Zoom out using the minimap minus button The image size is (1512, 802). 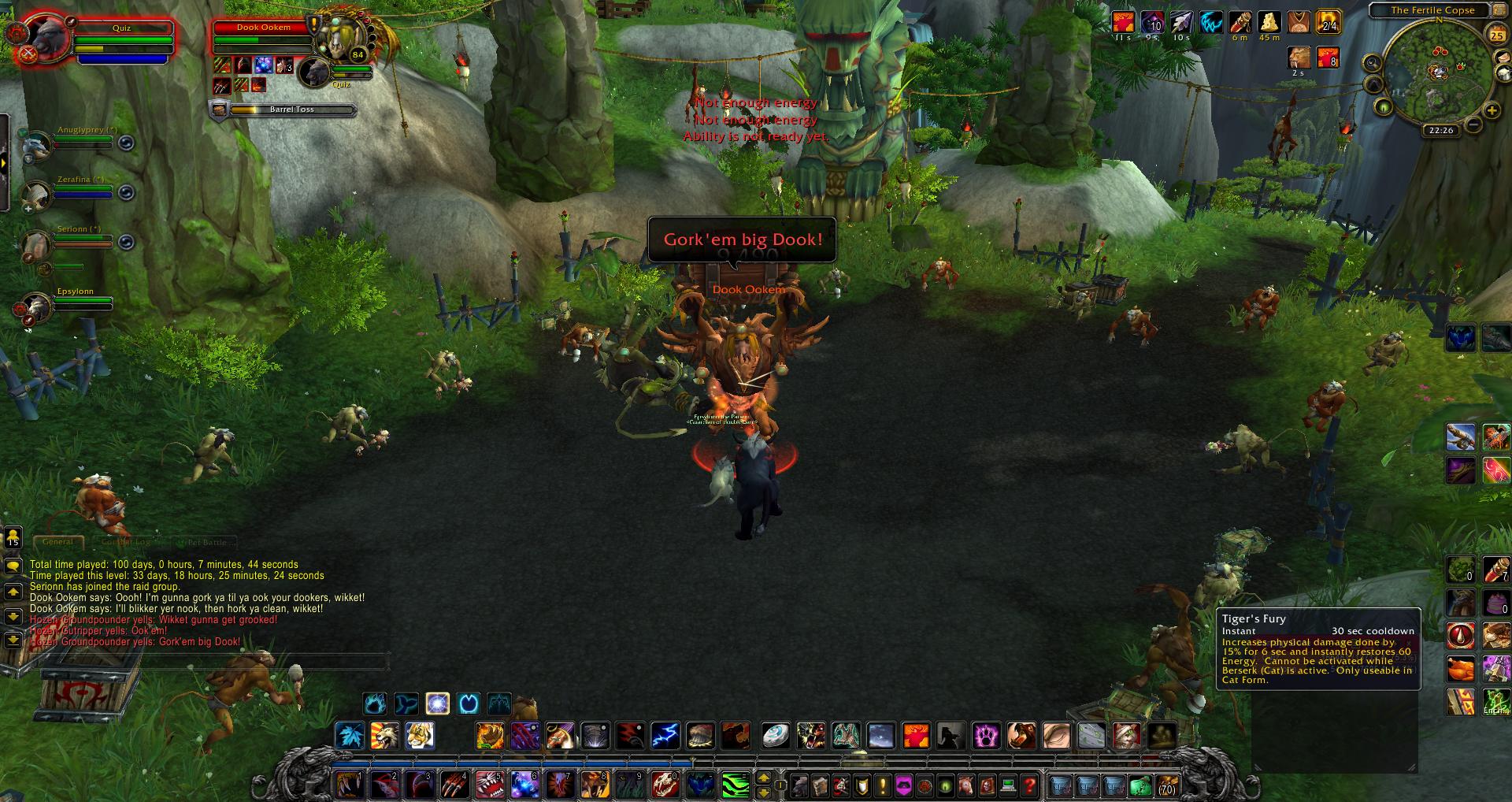click(x=1473, y=124)
